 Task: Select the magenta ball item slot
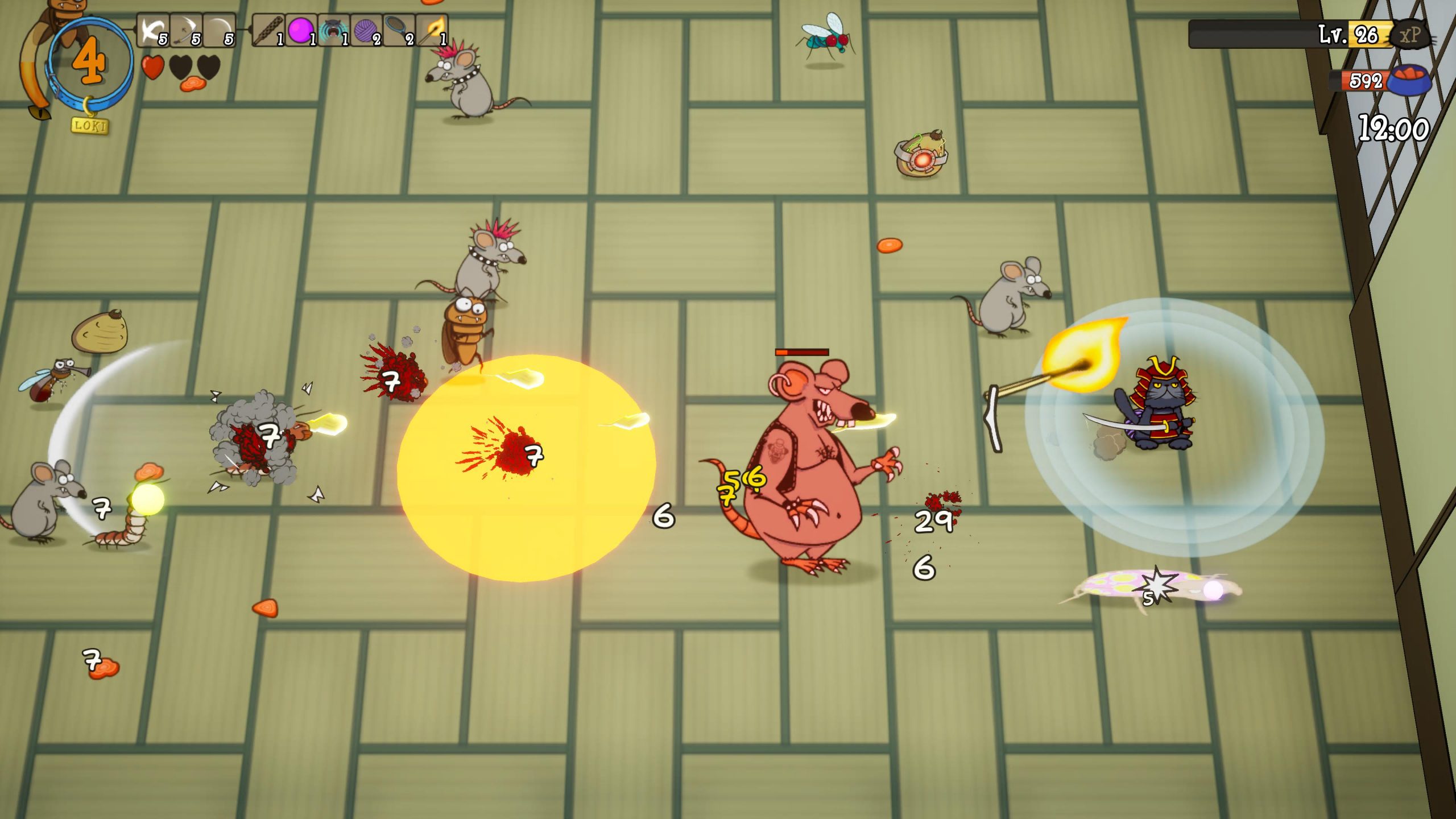300,30
